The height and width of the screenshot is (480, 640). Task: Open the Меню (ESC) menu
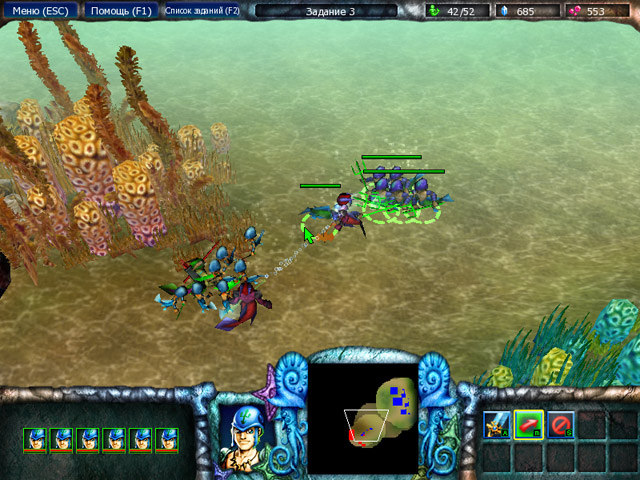tap(39, 11)
